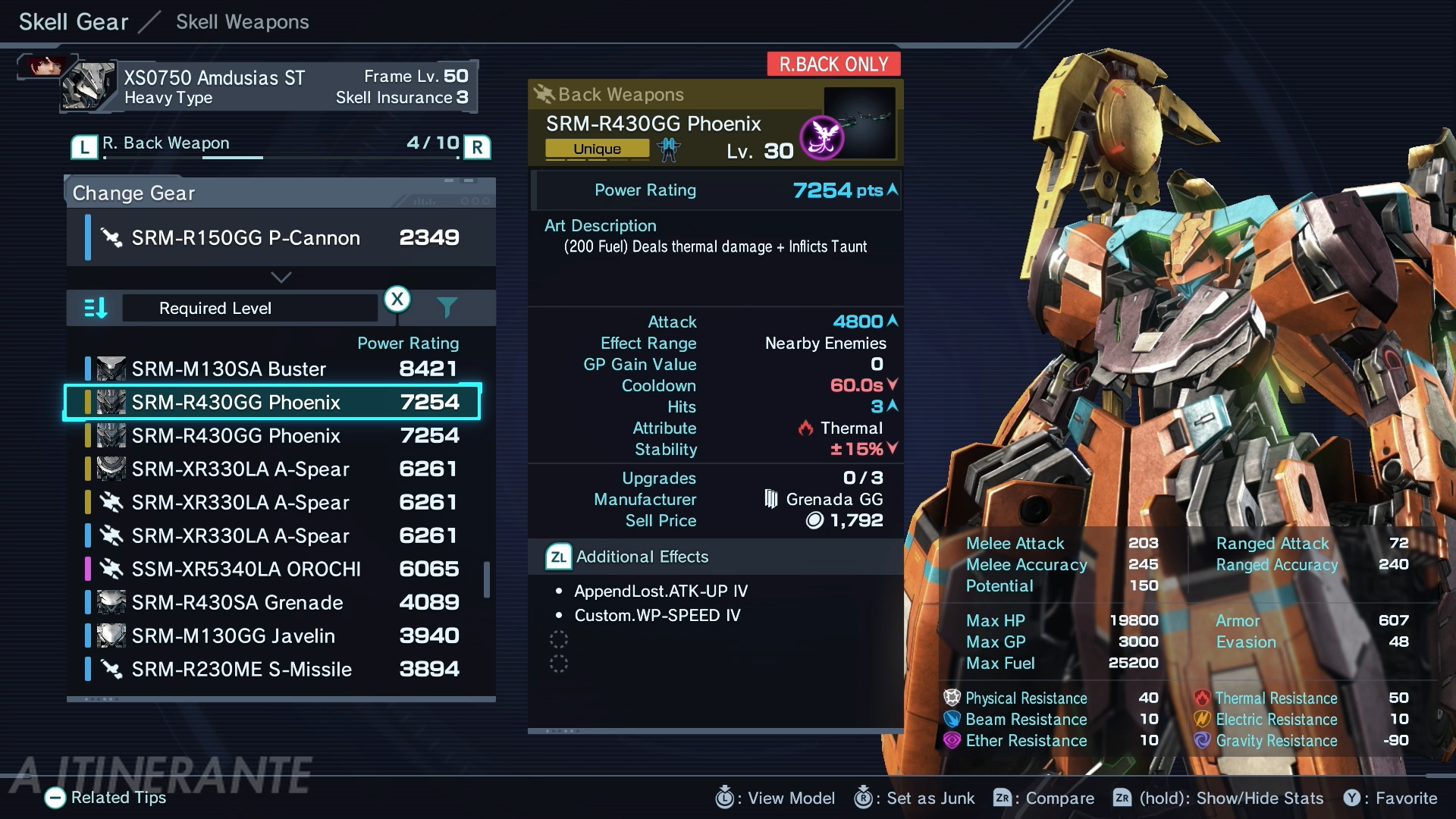This screenshot has height=819, width=1456.
Task: Switch to previous gear slot tab
Action: 84,146
